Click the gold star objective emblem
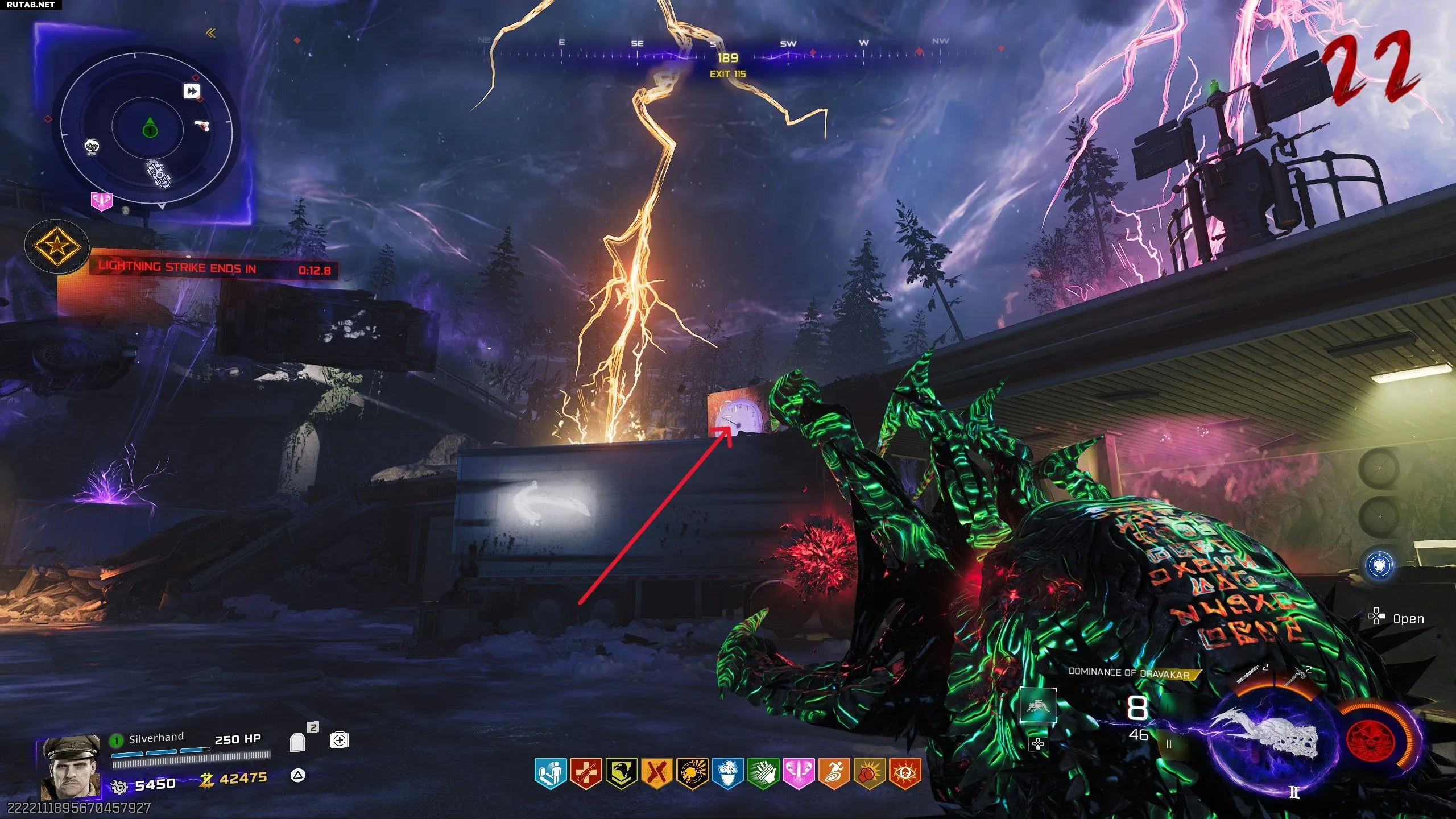 click(x=57, y=247)
